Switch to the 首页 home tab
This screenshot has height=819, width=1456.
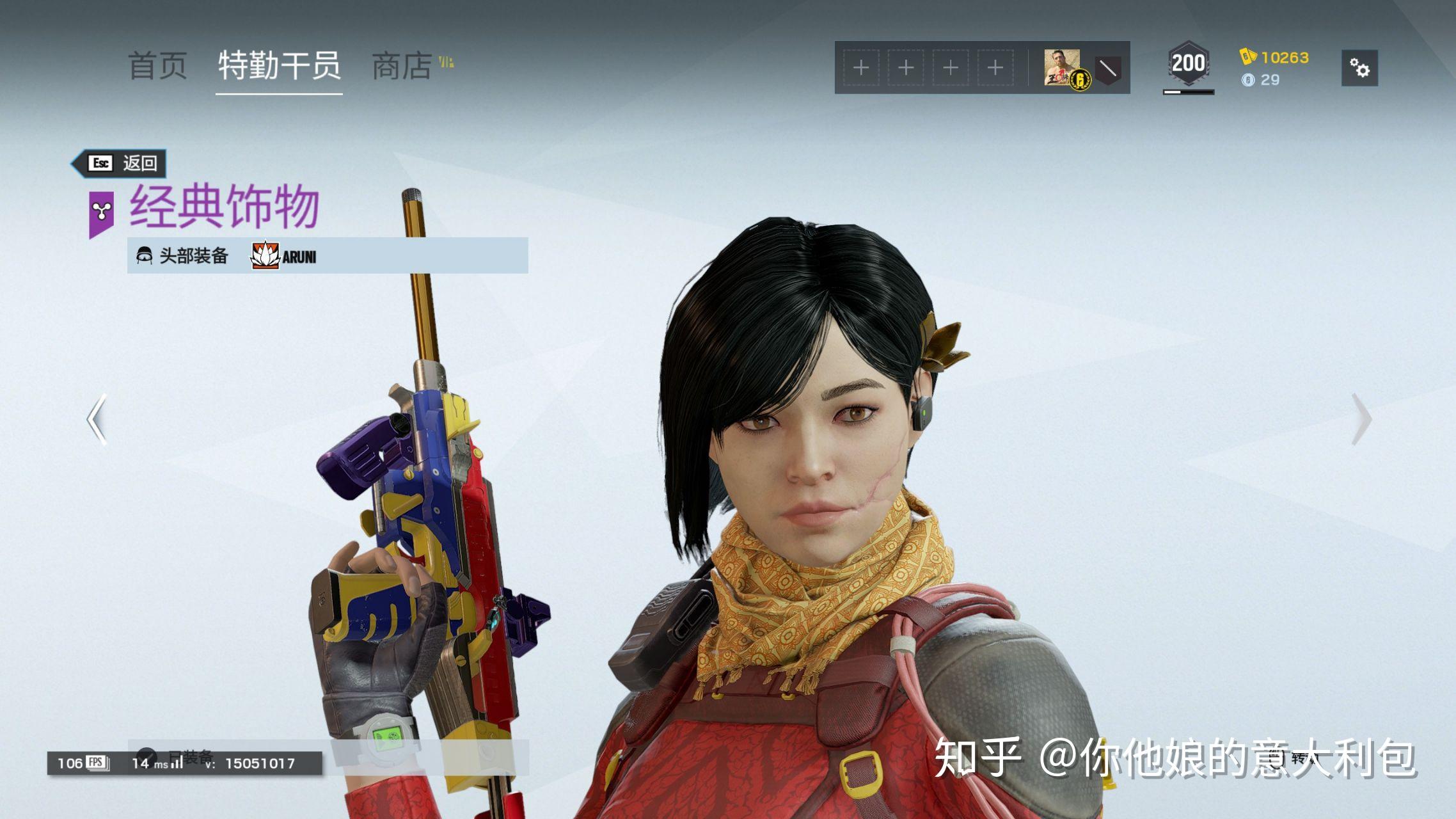tap(157, 66)
